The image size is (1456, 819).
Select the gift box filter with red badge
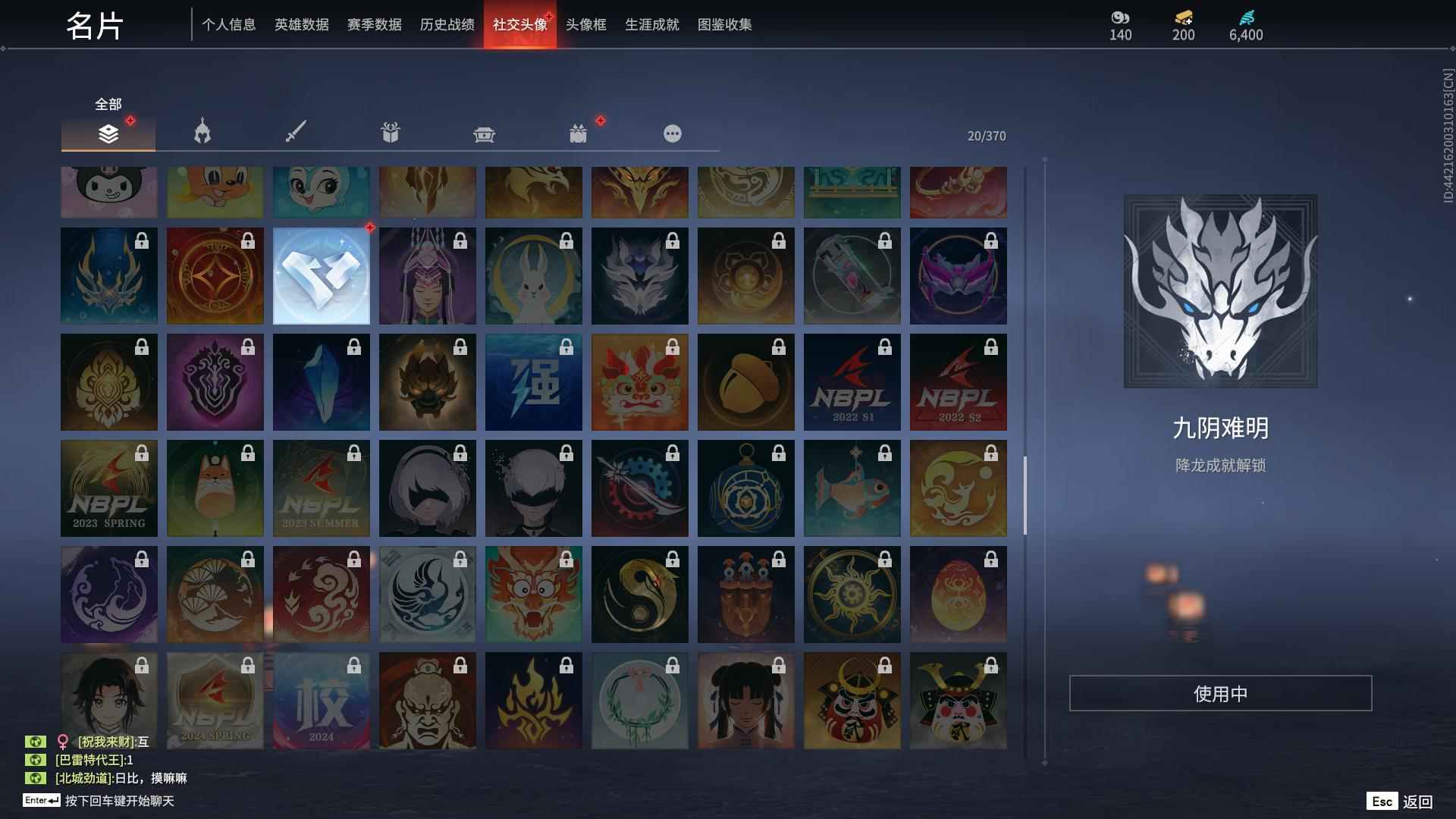(579, 133)
